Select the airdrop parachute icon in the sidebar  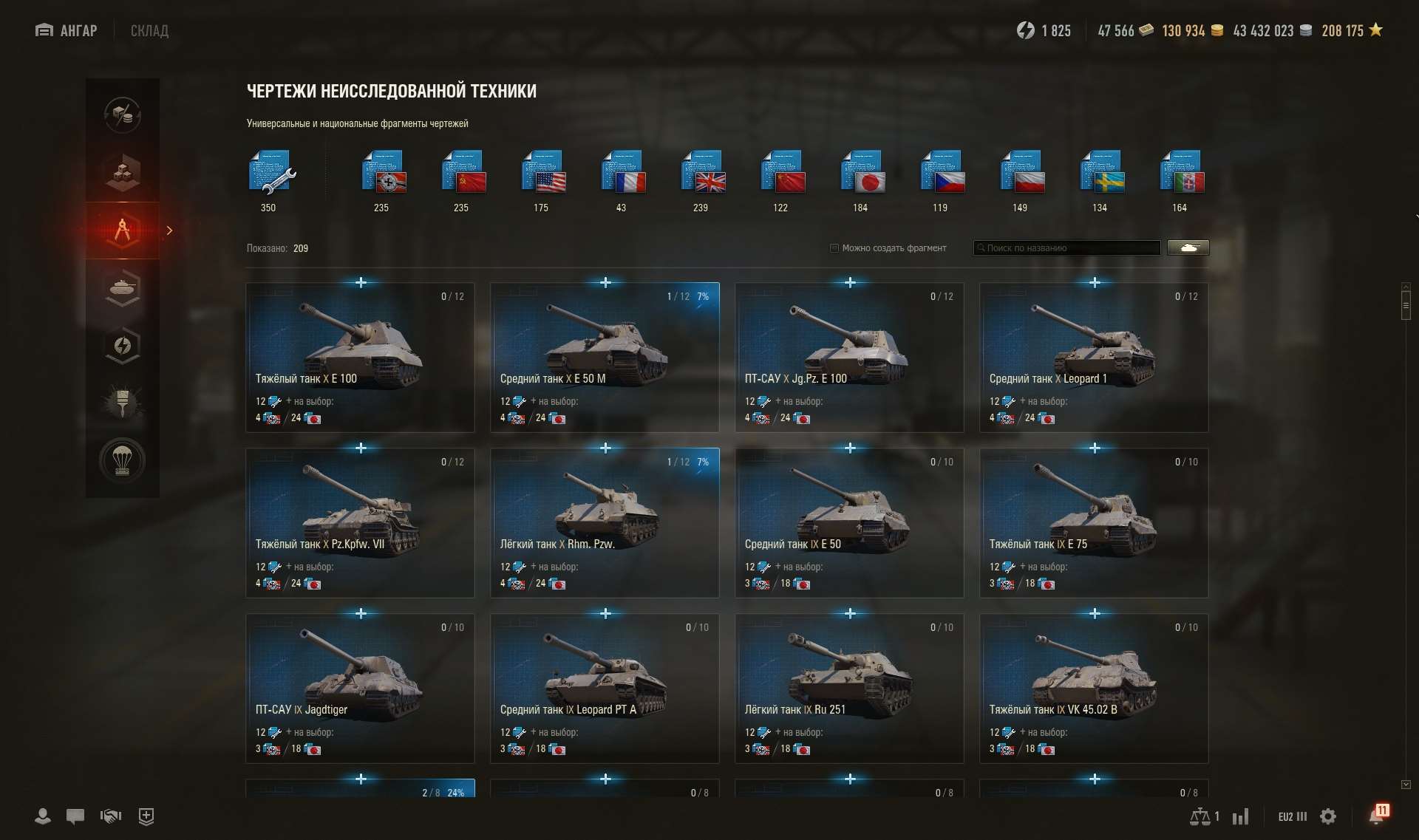point(123,460)
